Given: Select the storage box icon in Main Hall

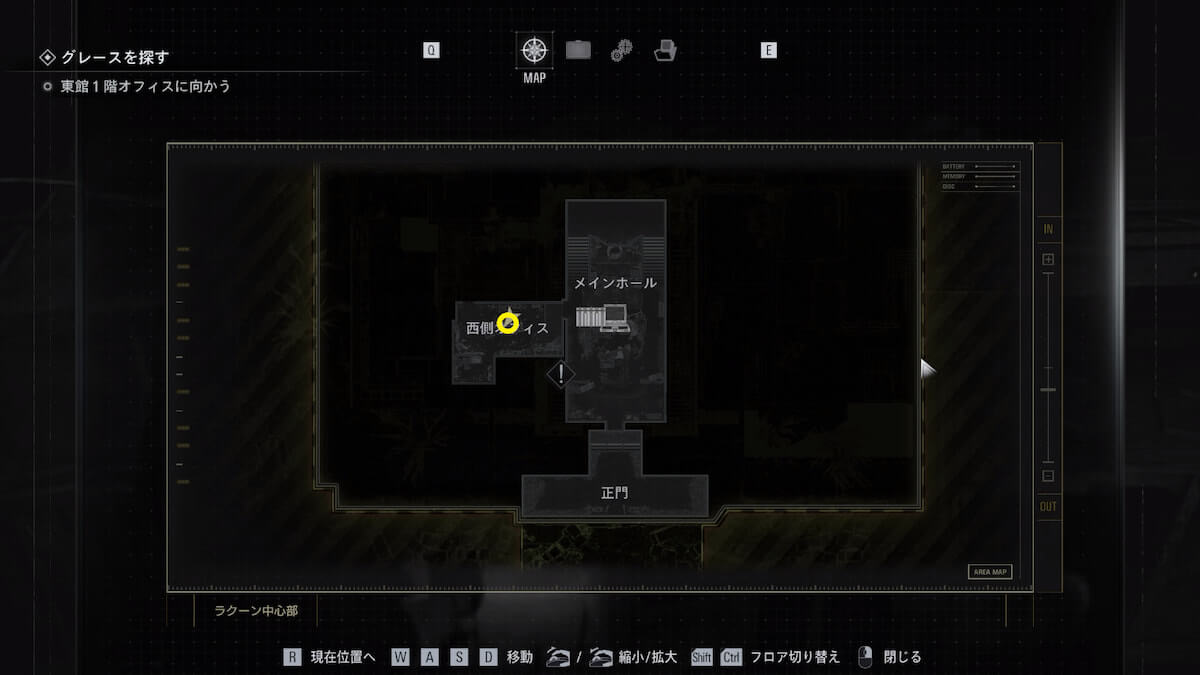Looking at the screenshot, I should click(588, 317).
